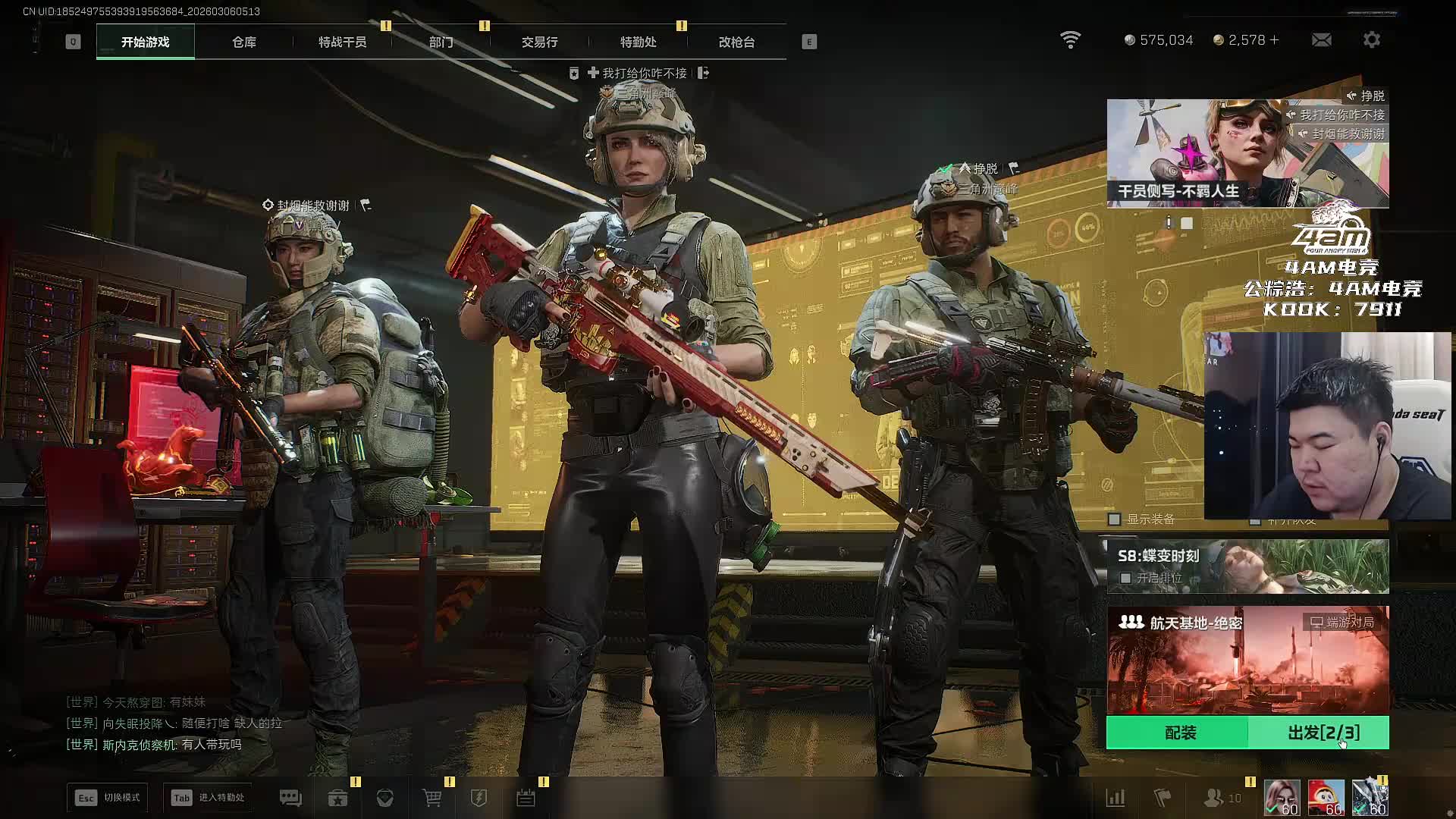Open settings with the gear icon
Viewport: 1456px width, 819px height.
tap(1371, 40)
